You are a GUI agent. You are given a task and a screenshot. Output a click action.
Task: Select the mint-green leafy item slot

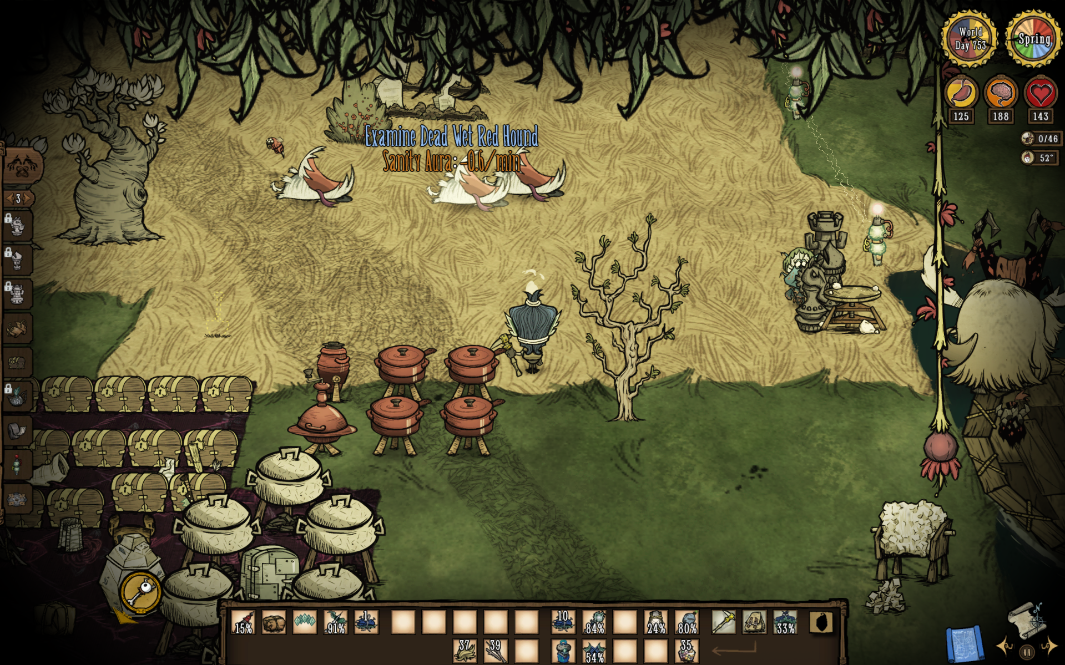[x=305, y=622]
